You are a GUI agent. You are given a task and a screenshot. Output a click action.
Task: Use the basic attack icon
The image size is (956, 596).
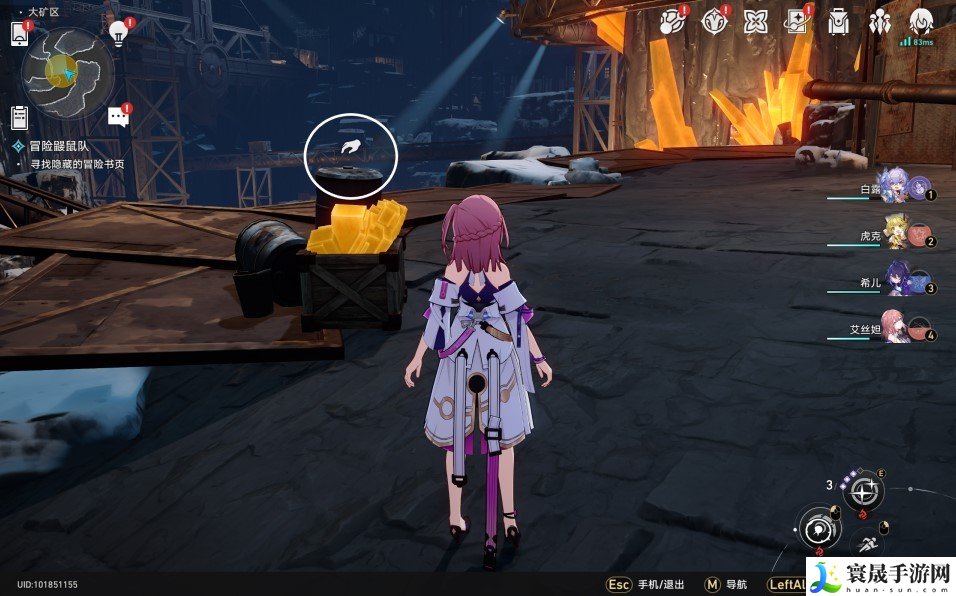[x=818, y=528]
